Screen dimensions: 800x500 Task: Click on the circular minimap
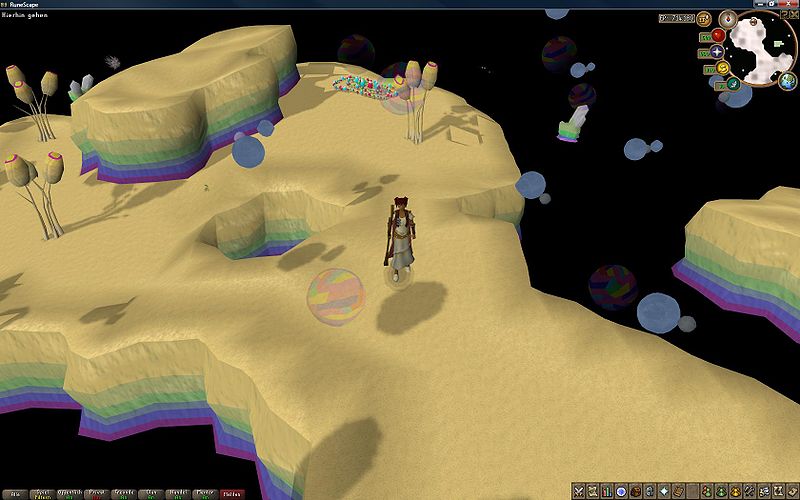click(x=762, y=48)
